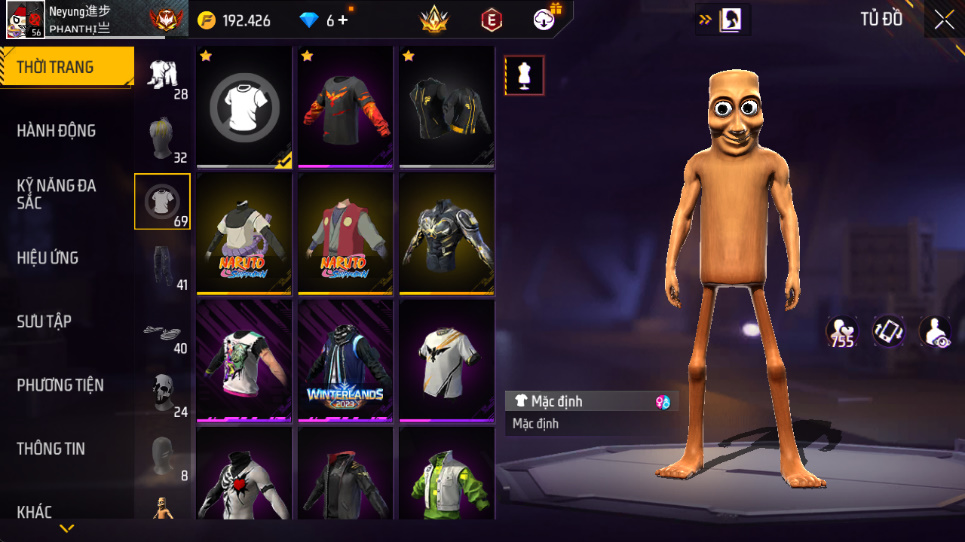Choose the red and black flame jacket

pyautogui.click(x=345, y=107)
